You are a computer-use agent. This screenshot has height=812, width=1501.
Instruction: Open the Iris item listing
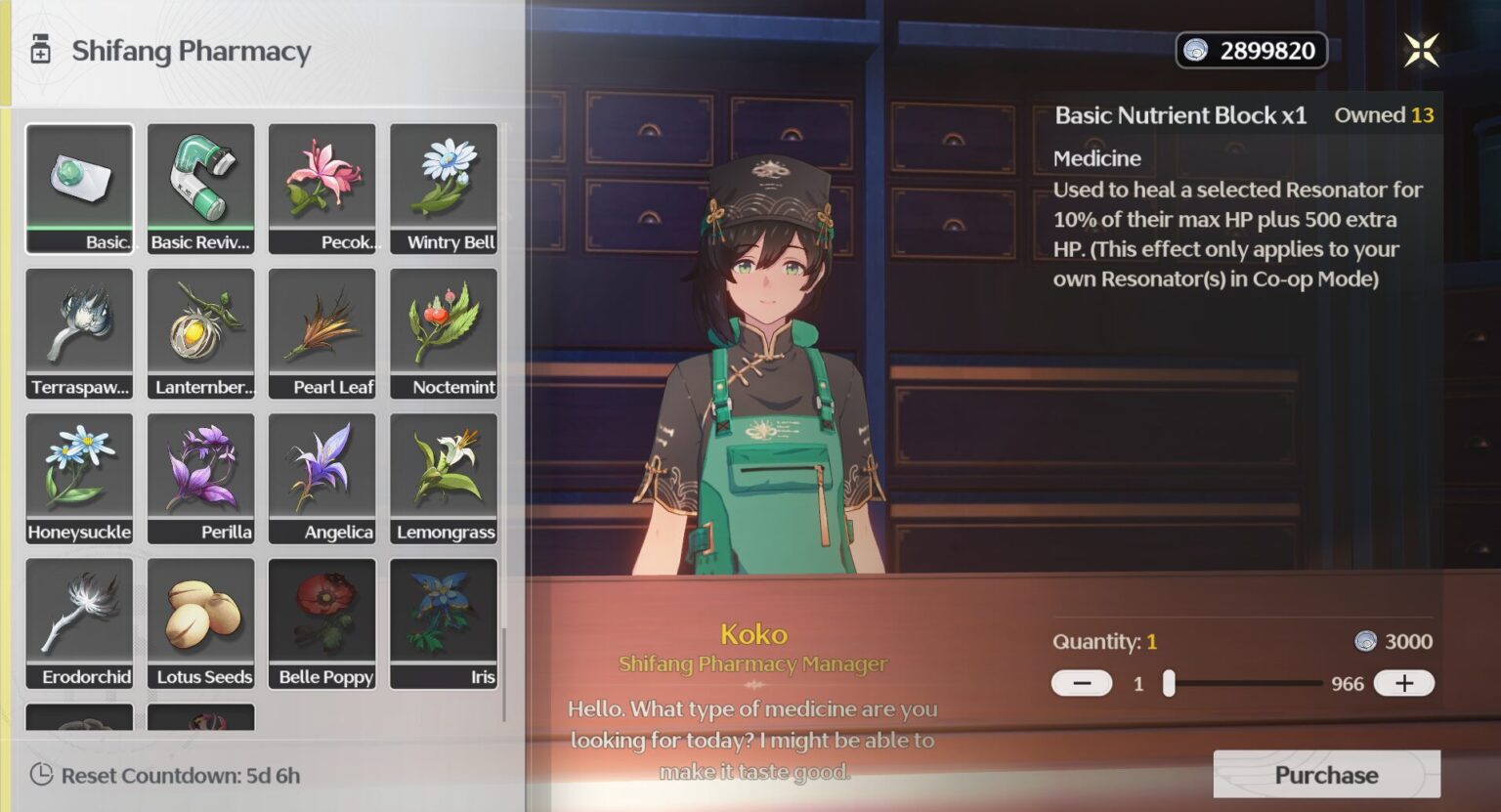coord(444,620)
